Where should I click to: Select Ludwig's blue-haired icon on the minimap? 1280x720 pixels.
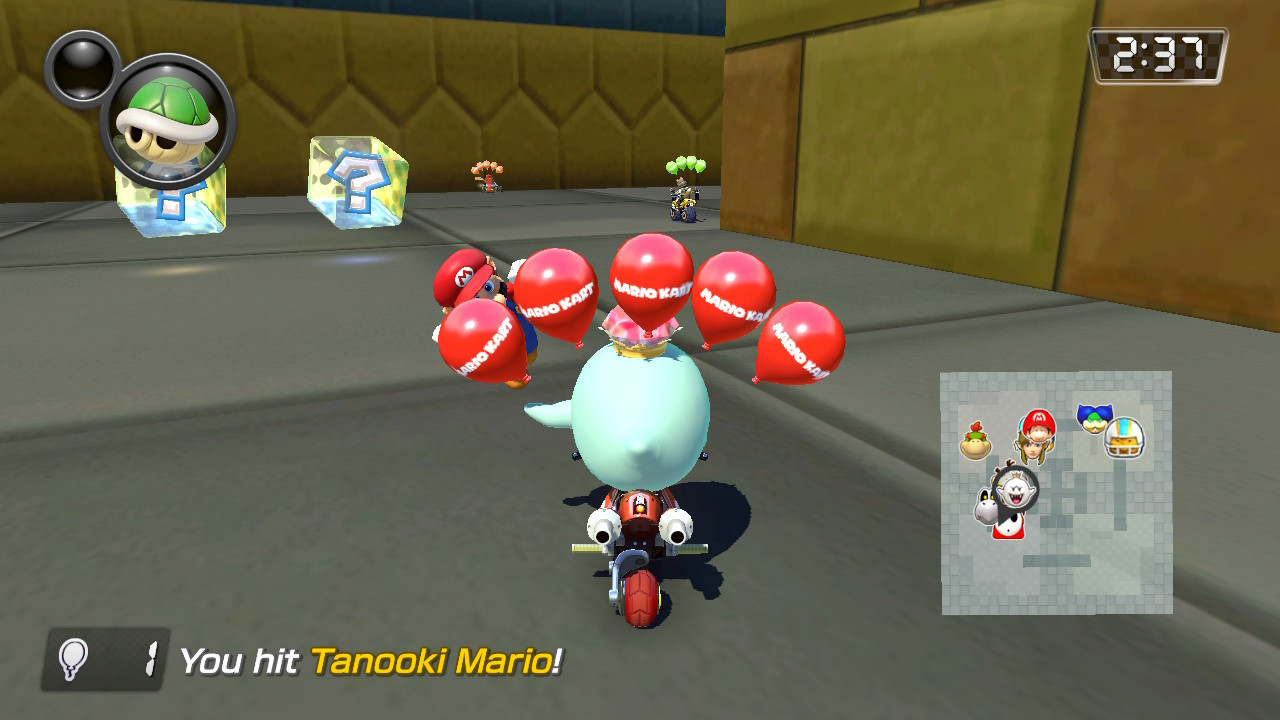1093,417
